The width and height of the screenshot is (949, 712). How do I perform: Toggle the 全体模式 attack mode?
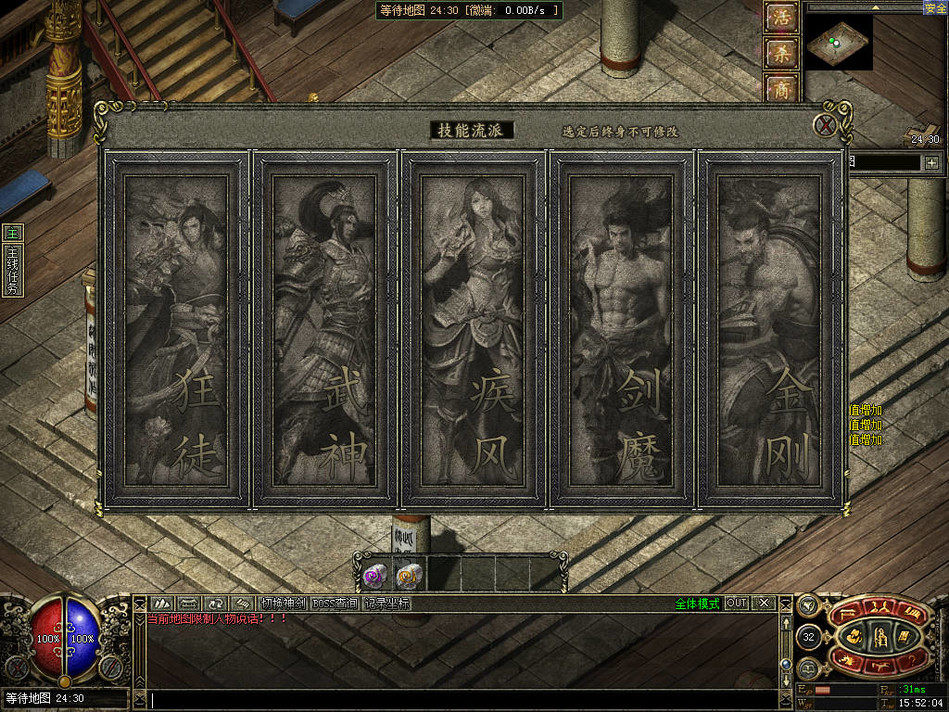[x=697, y=603]
